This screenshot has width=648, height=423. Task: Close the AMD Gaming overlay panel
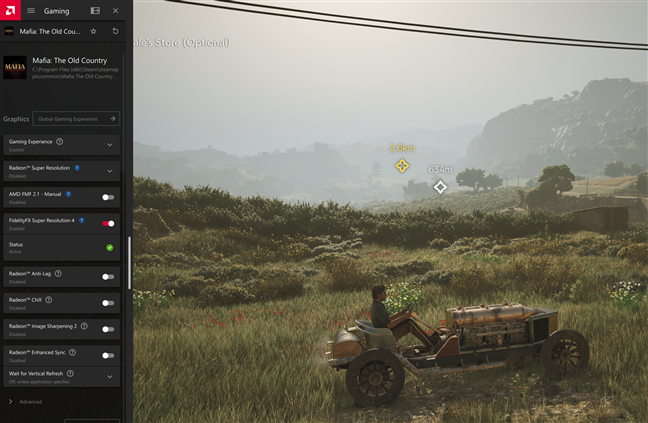116,10
